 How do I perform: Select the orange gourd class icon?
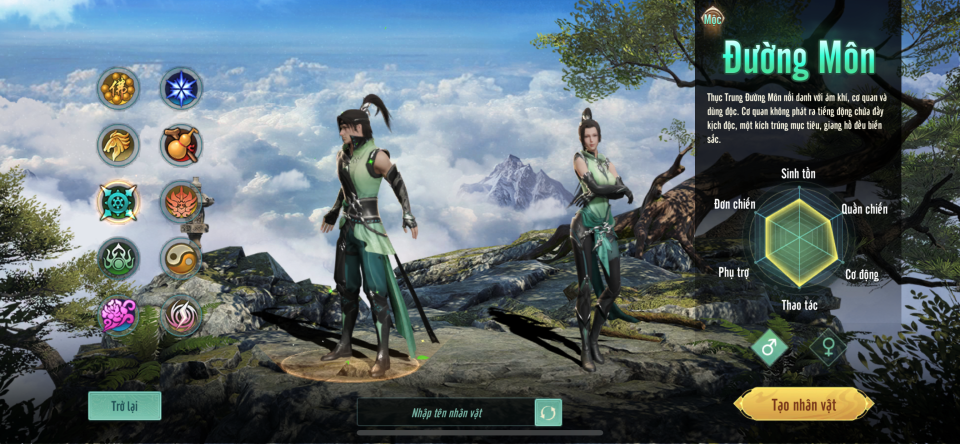(181, 145)
